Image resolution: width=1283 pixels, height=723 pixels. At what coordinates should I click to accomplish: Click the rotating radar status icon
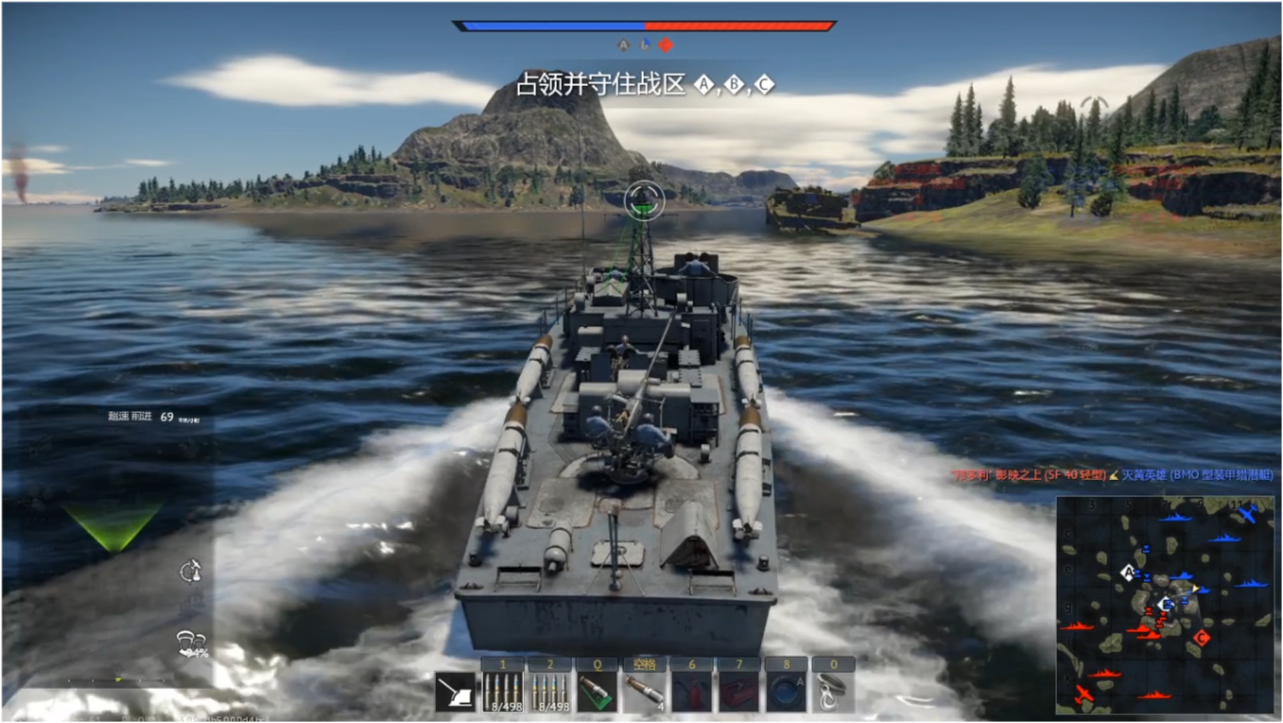(190, 572)
